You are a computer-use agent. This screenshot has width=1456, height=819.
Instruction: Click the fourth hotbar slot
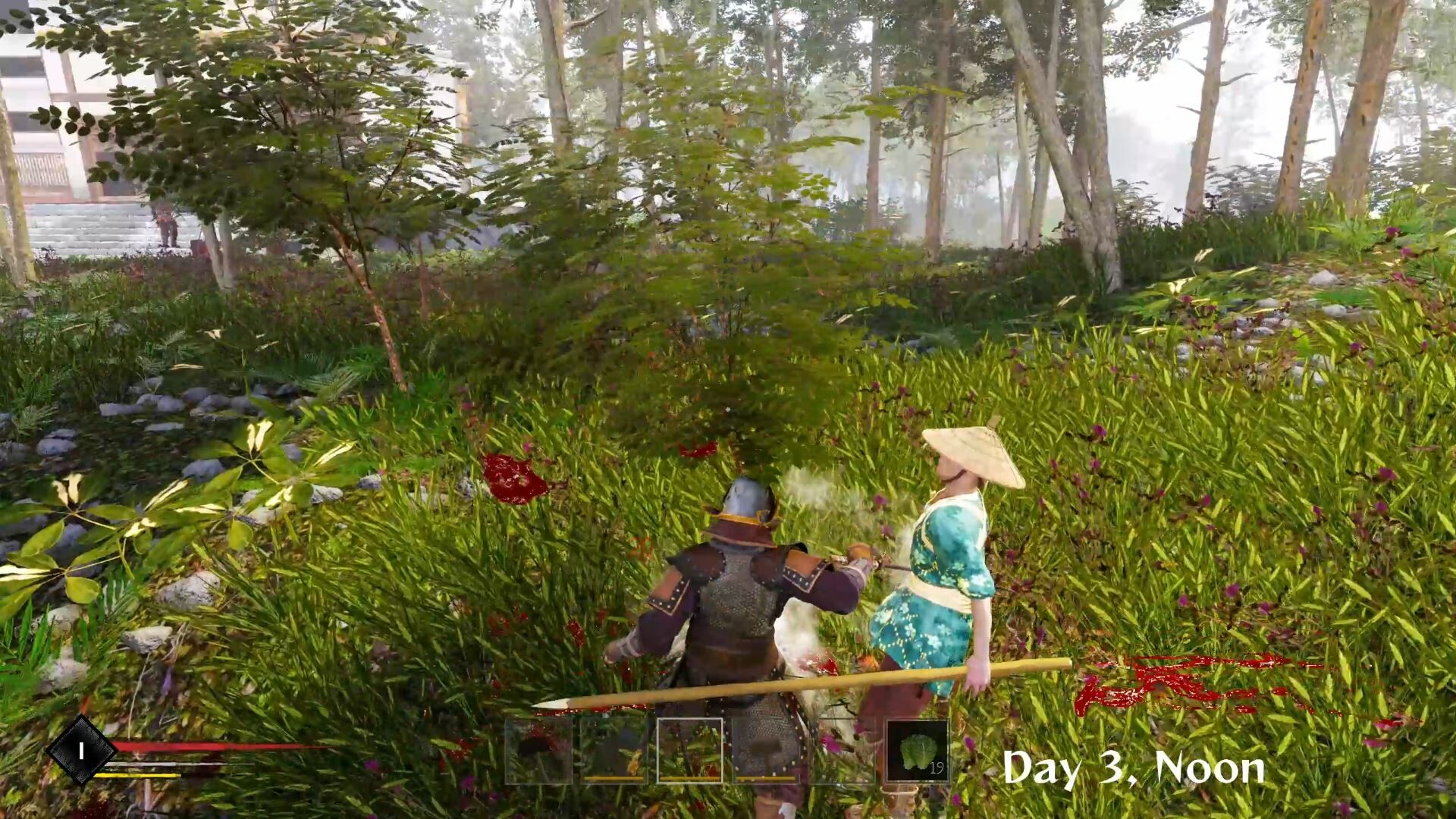(766, 751)
